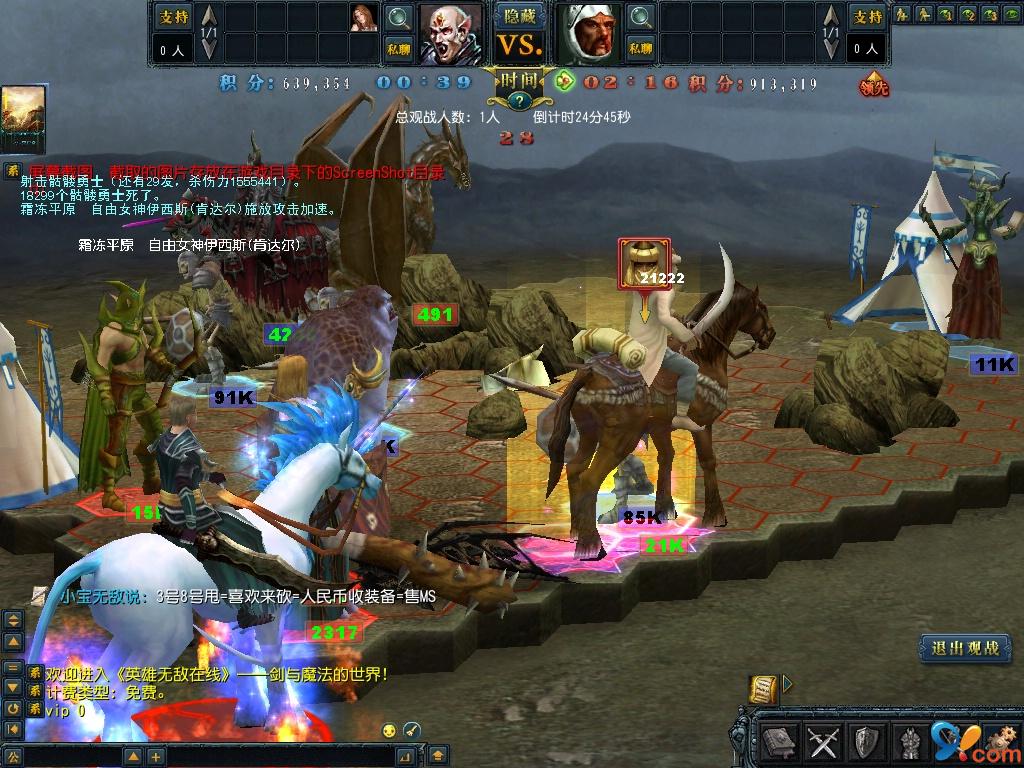Viewport: 1024px width, 768px height.
Task: Open the spellbook icon in bottom bar
Action: (780, 743)
